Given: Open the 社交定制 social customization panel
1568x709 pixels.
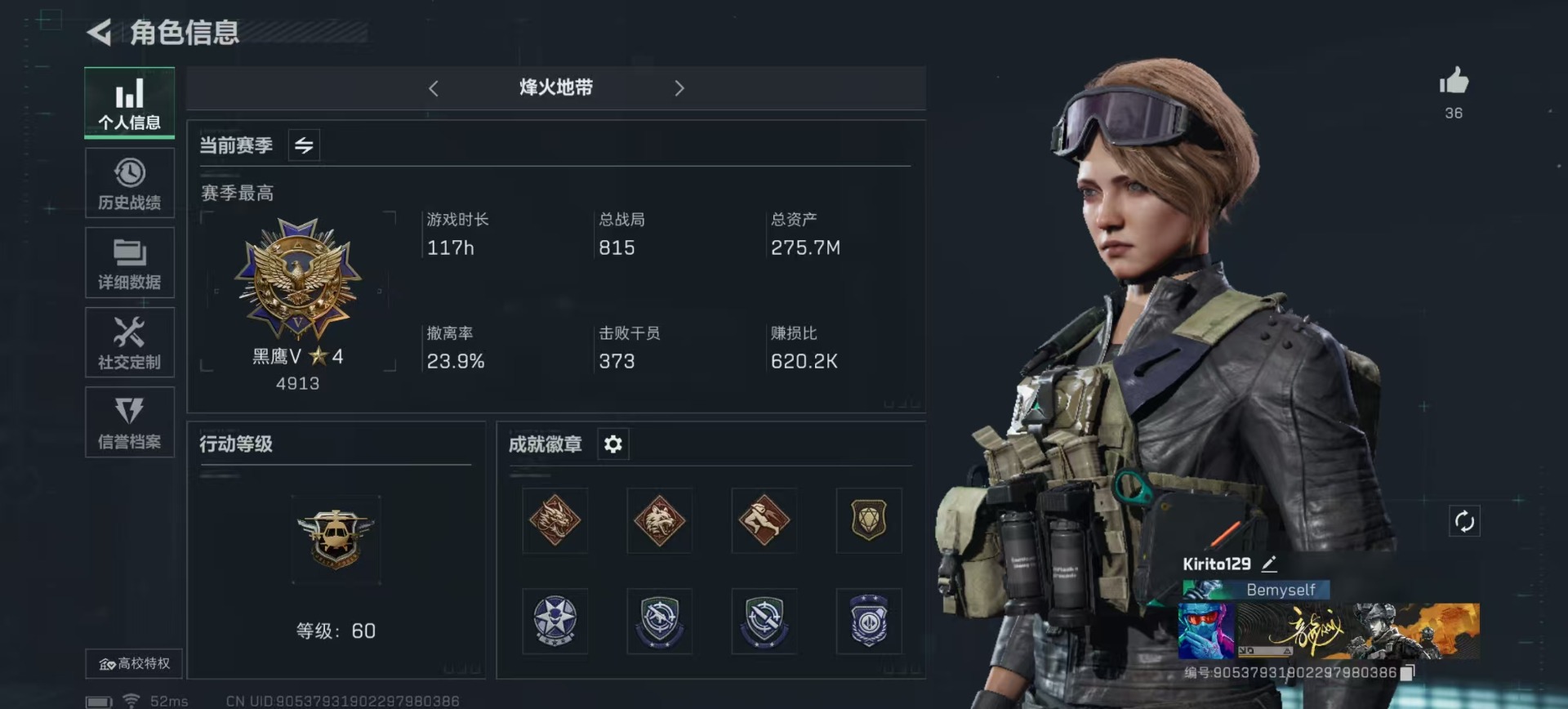Looking at the screenshot, I should coord(129,342).
